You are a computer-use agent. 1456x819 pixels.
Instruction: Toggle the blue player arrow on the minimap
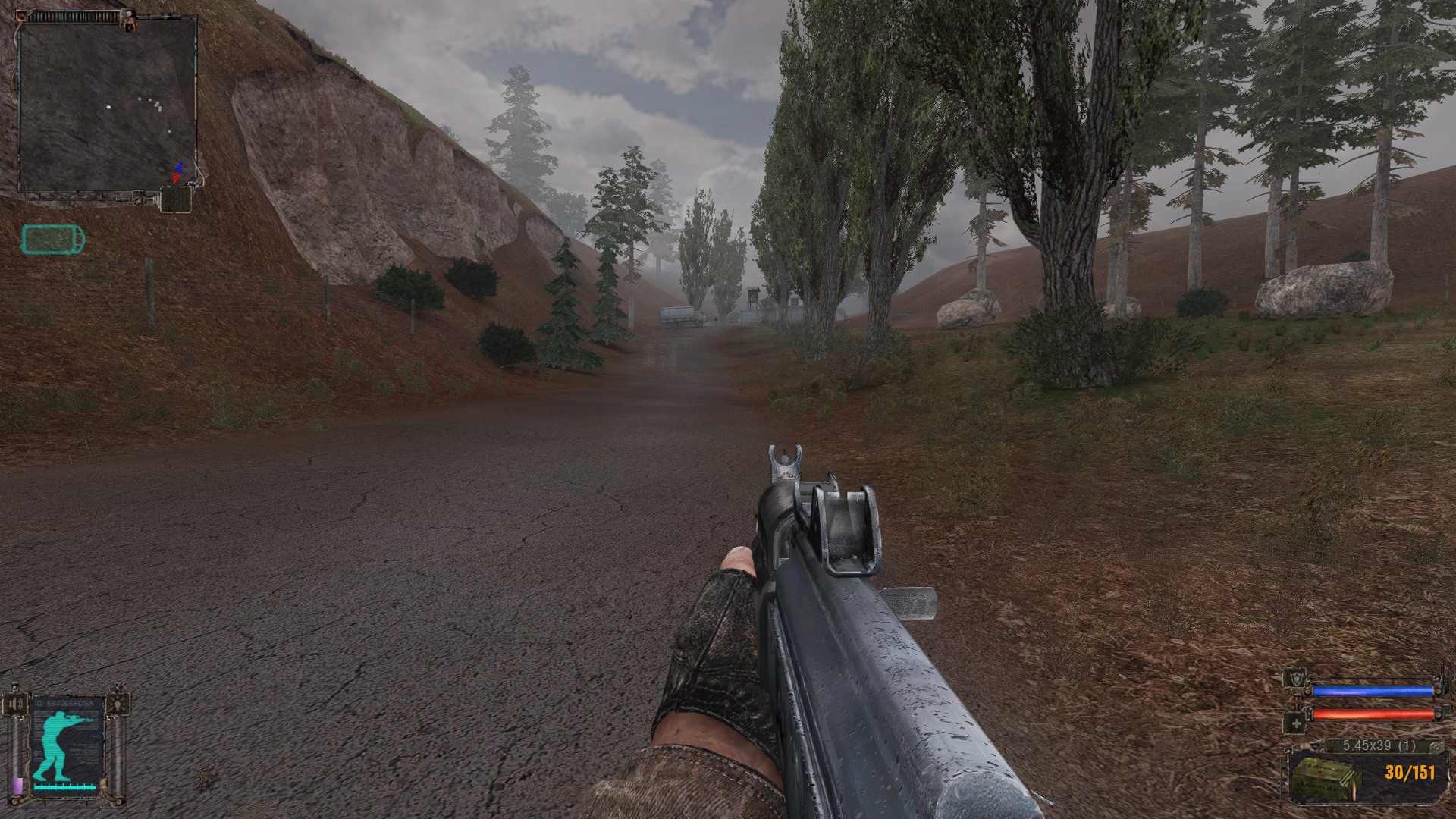pos(178,168)
